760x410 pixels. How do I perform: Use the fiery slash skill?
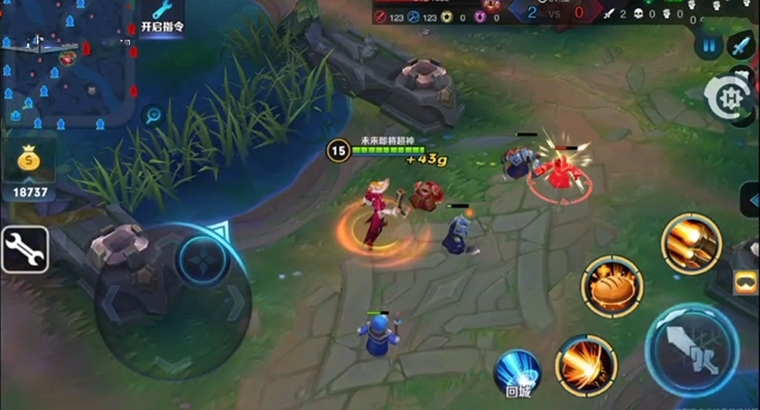tap(586, 364)
